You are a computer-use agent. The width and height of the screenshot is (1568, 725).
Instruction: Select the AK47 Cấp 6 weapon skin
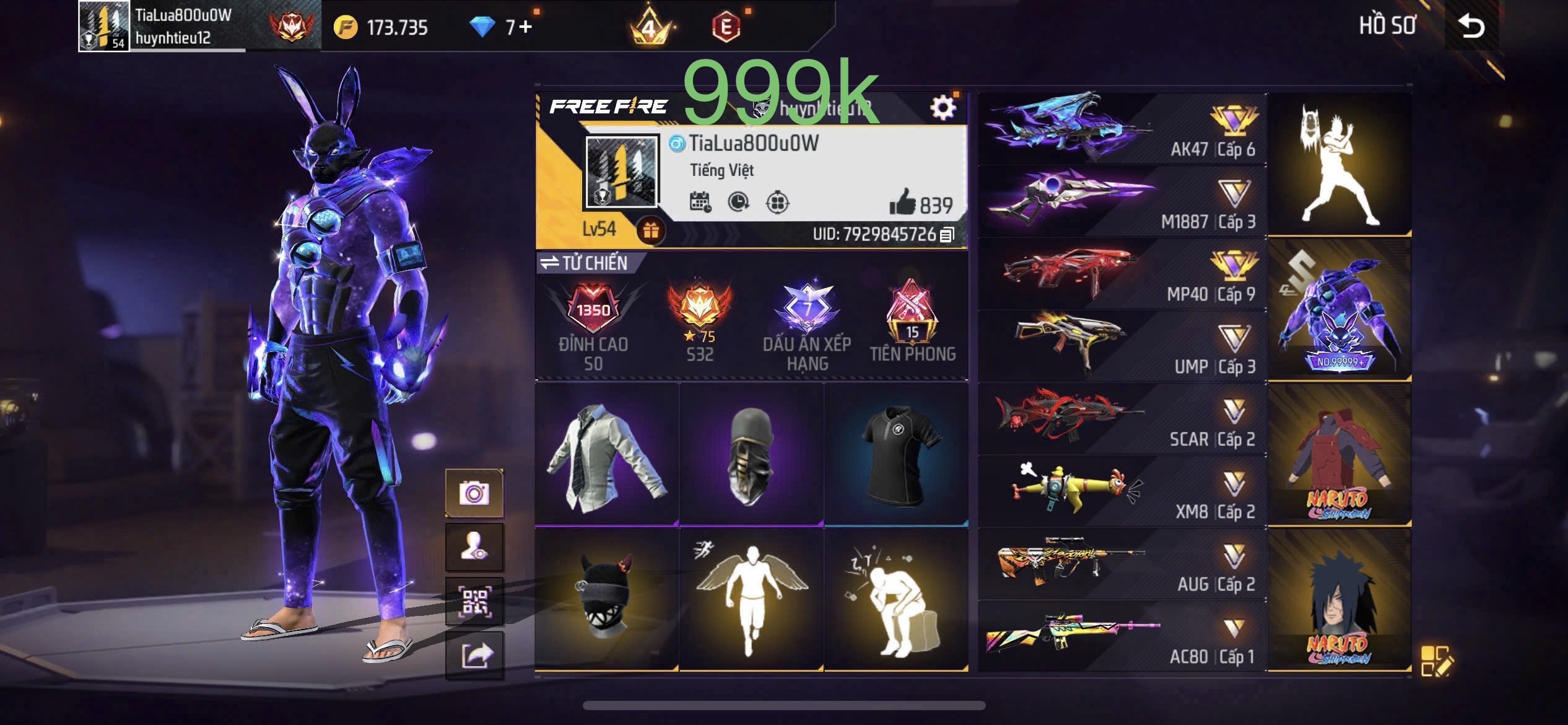[x=1122, y=129]
